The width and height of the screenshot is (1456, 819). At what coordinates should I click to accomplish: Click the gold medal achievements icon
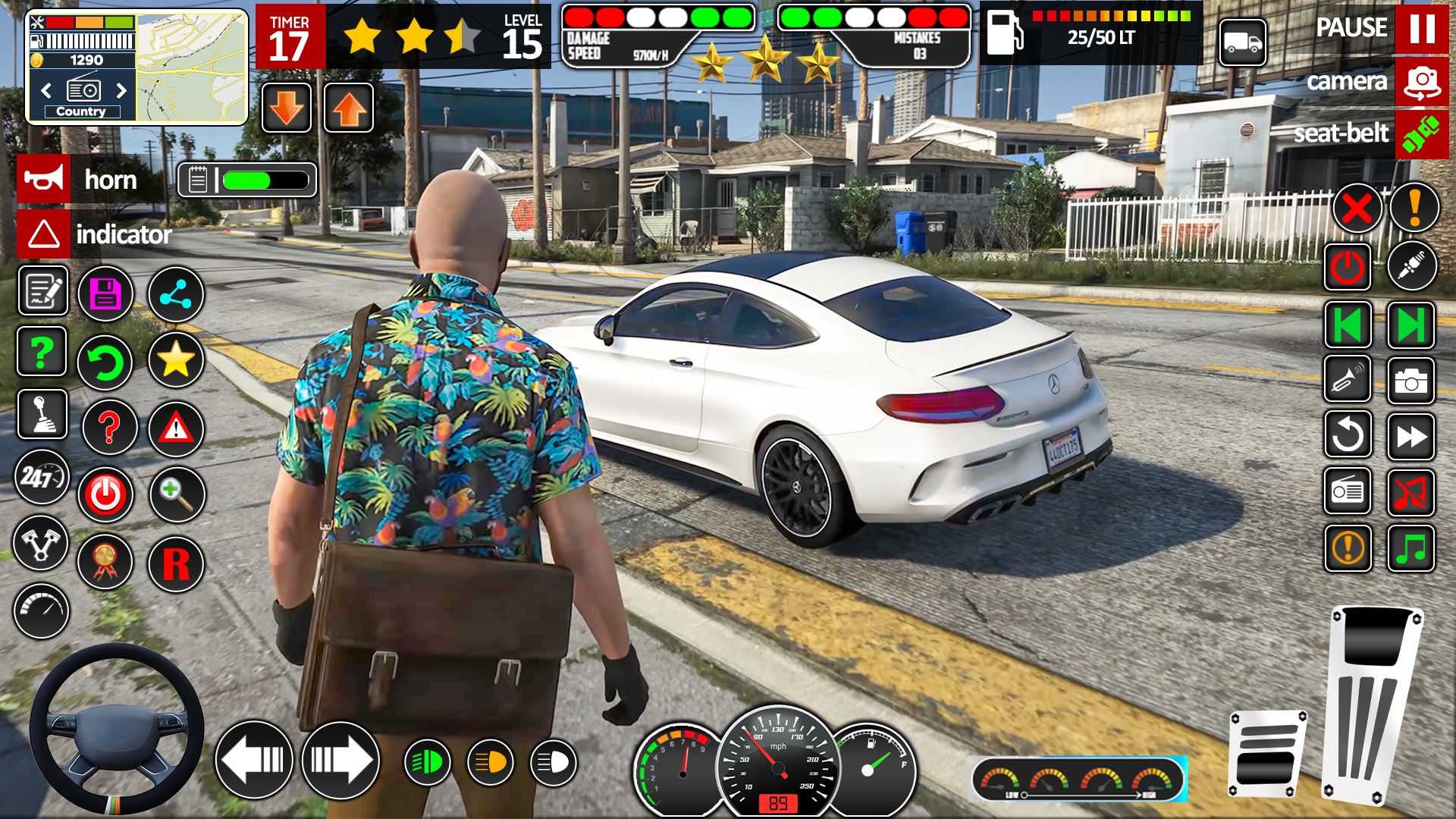[x=105, y=562]
